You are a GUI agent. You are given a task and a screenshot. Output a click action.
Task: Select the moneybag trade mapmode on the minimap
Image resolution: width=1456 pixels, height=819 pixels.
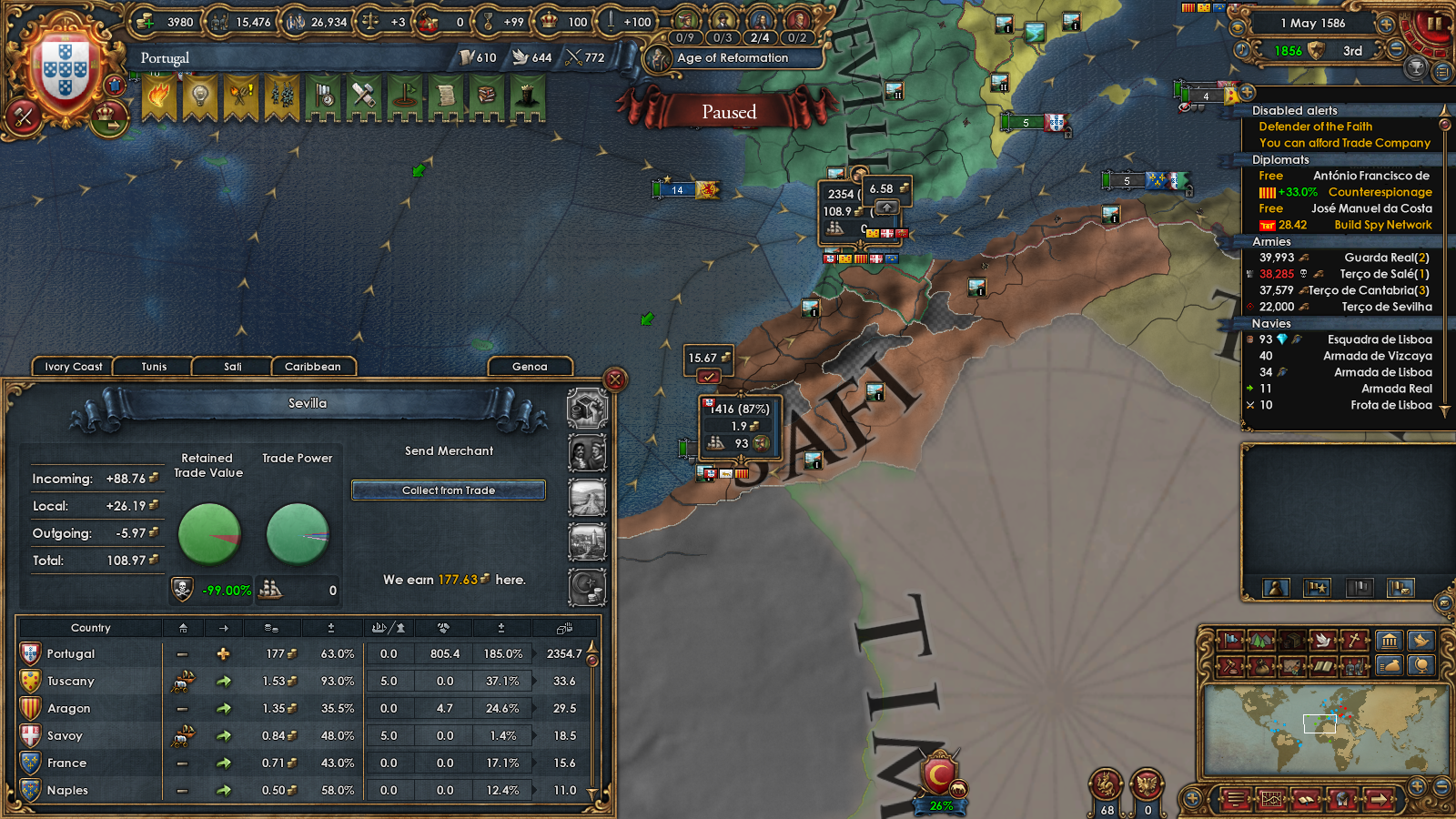1260,665
